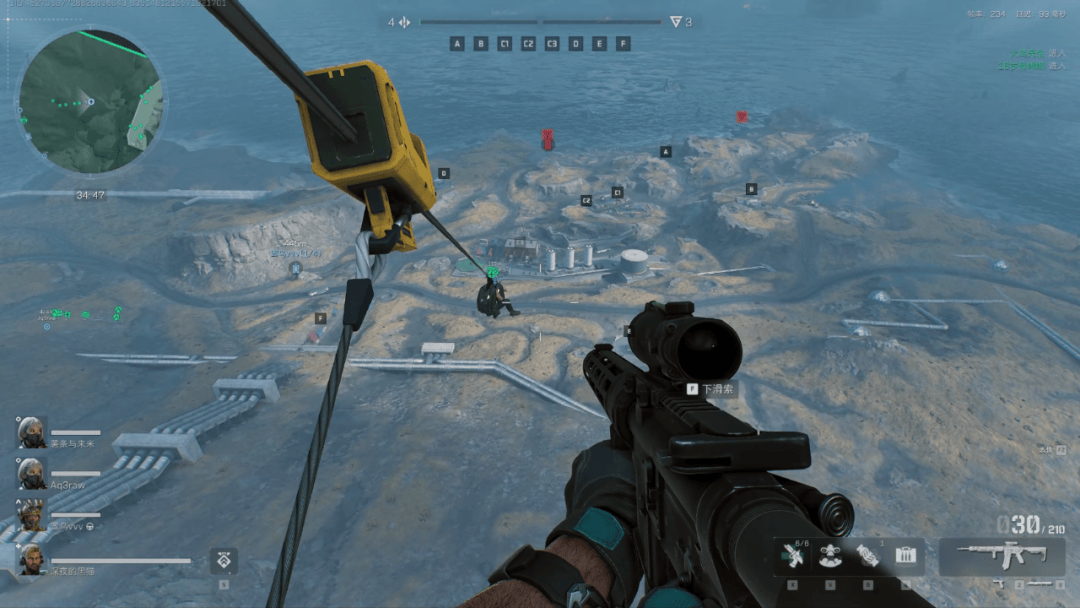The width and height of the screenshot is (1080, 608).
Task: Switch to the pistol sidearm icon
Action: click(x=999, y=583)
